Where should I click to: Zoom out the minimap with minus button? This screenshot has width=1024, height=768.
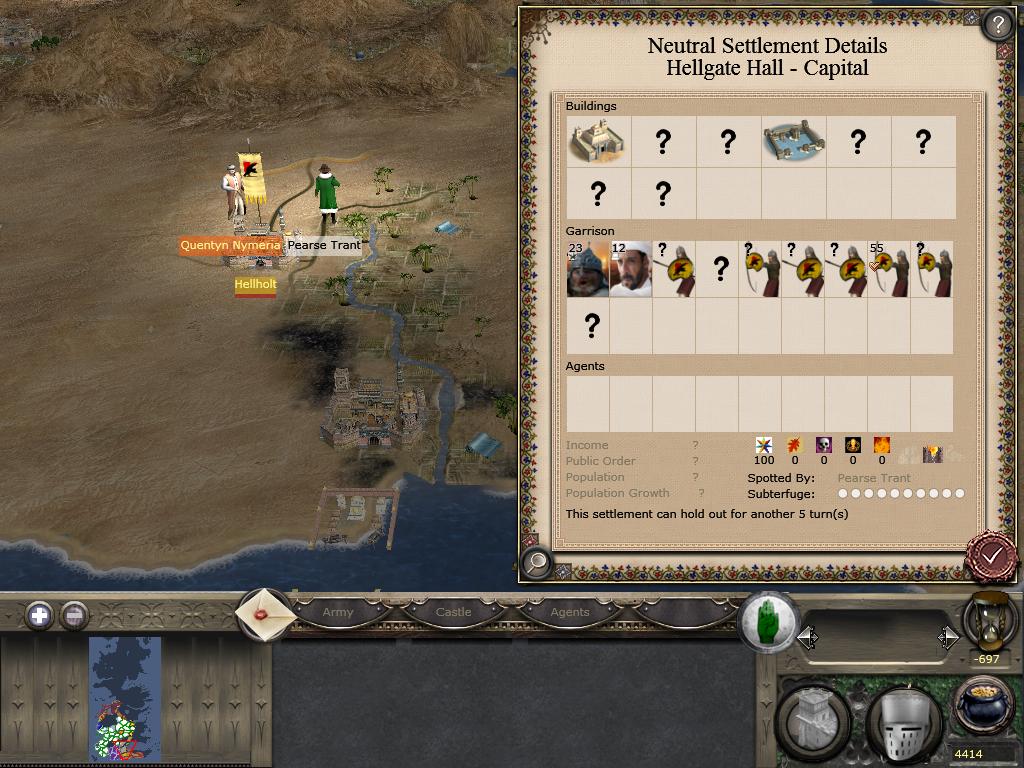coord(74,615)
